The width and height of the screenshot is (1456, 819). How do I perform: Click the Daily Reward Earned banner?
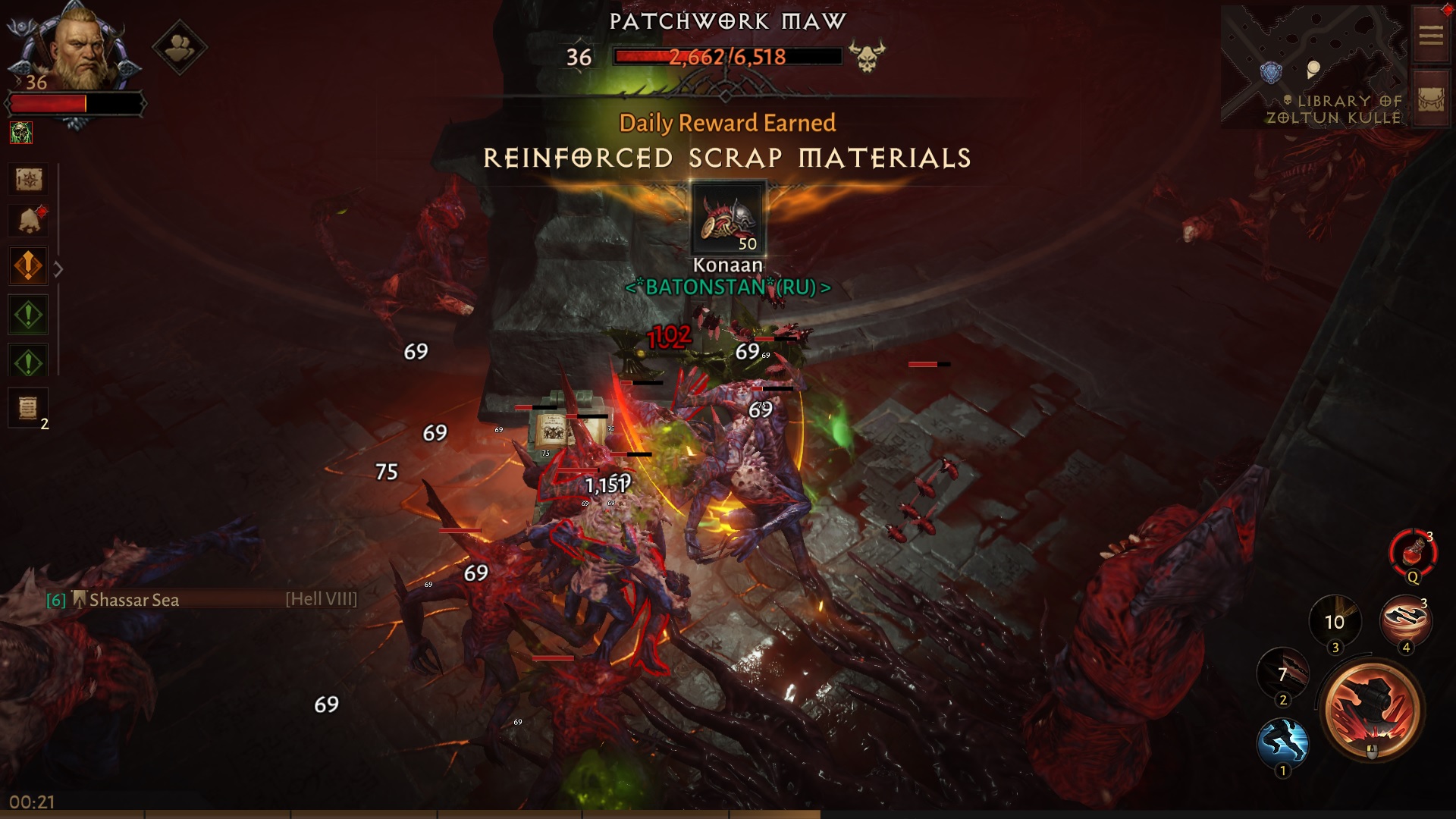click(x=727, y=122)
